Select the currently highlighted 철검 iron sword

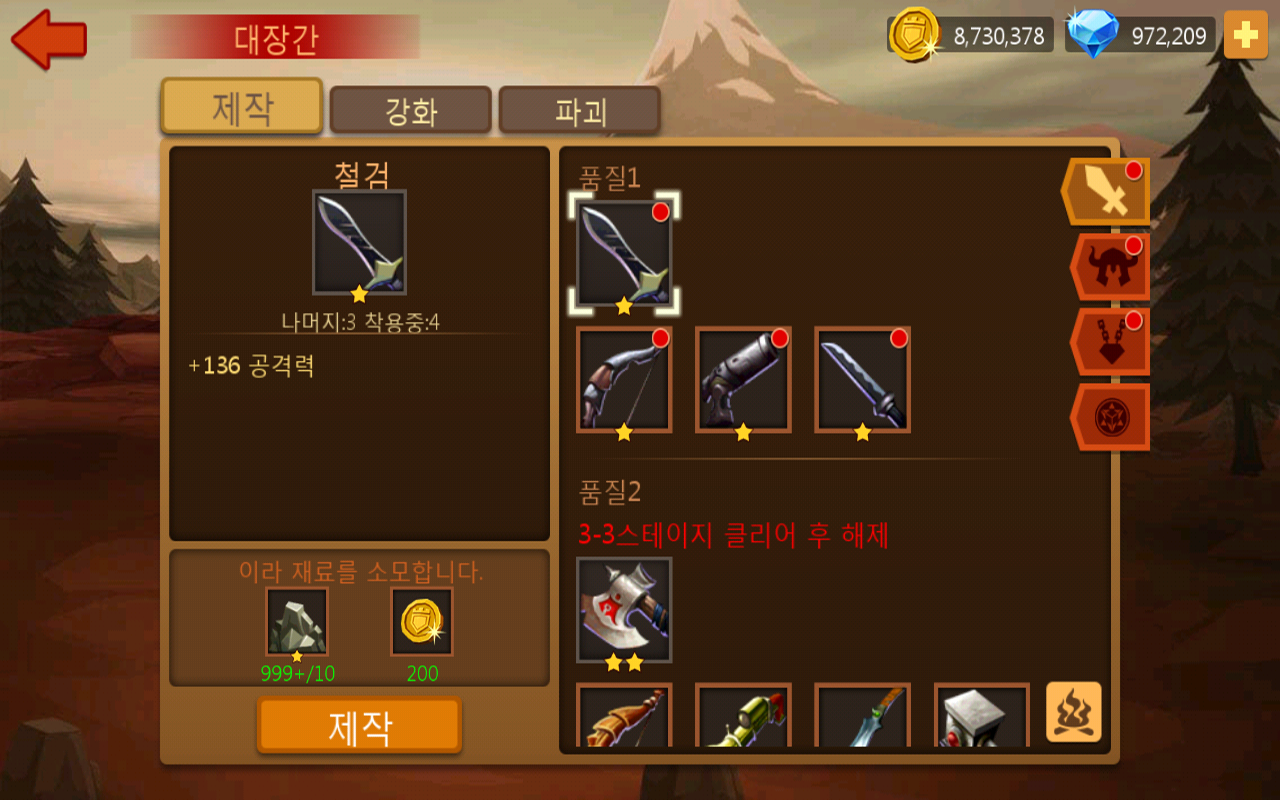[624, 255]
